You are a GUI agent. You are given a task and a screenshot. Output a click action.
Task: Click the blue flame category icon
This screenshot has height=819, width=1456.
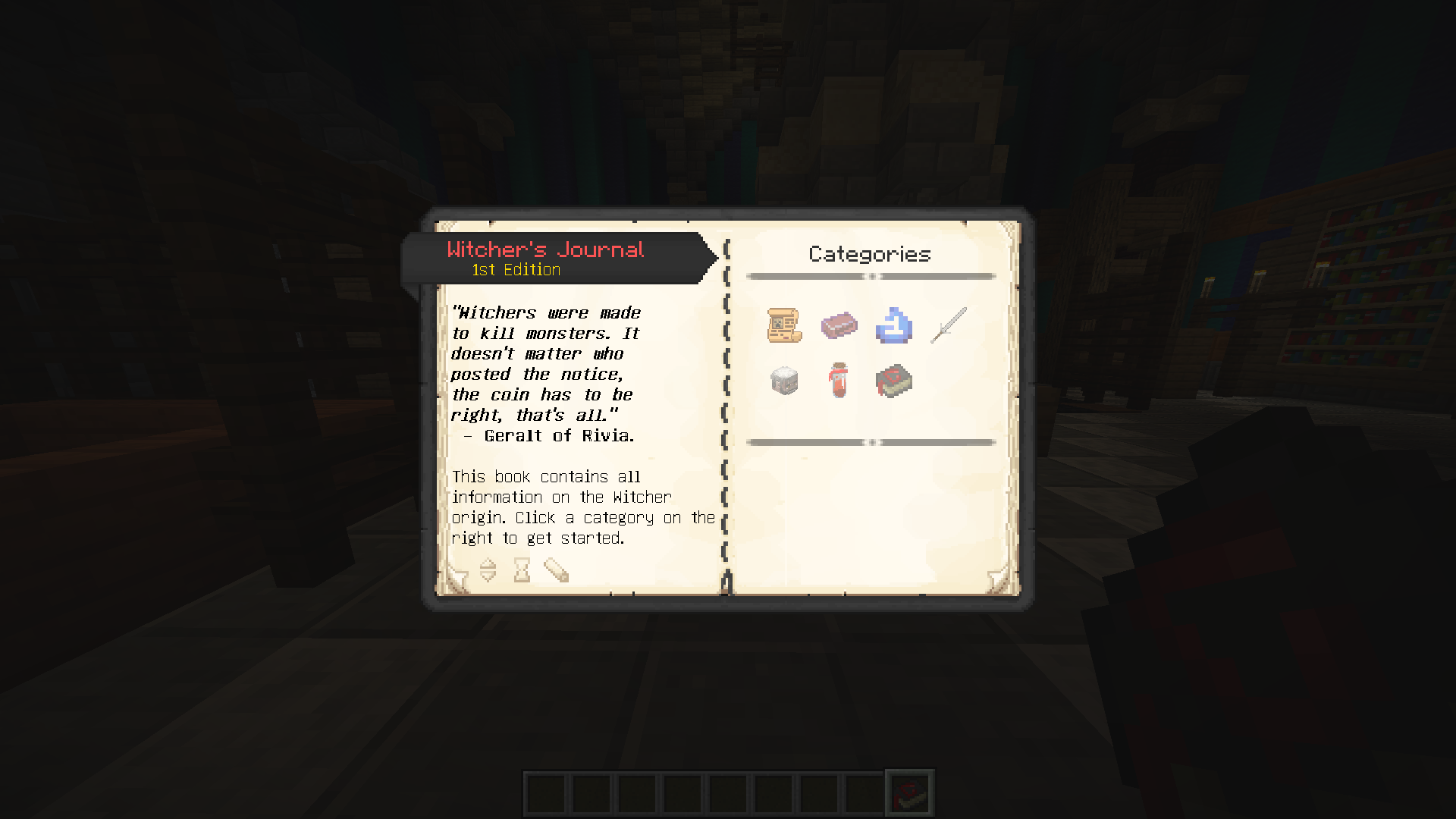coord(893,326)
